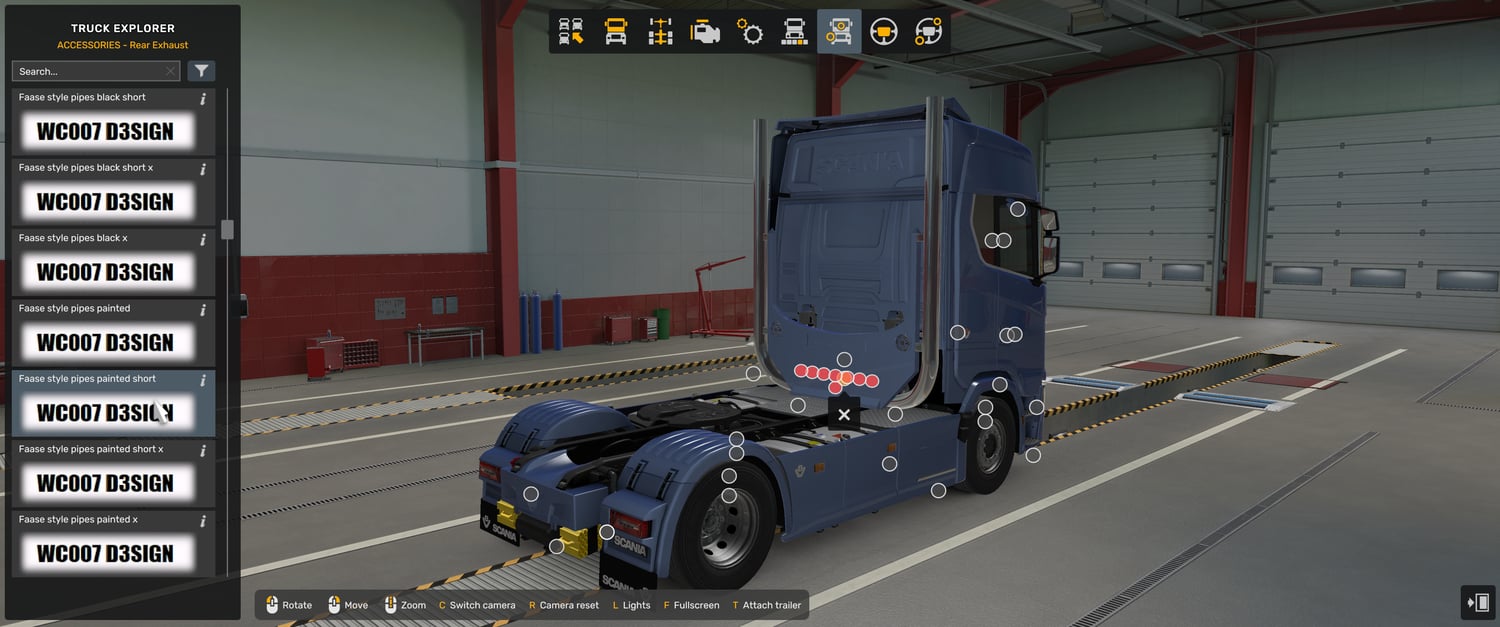This screenshot has height=627, width=1500.
Task: Click the accessory search field
Action: click(x=88, y=71)
